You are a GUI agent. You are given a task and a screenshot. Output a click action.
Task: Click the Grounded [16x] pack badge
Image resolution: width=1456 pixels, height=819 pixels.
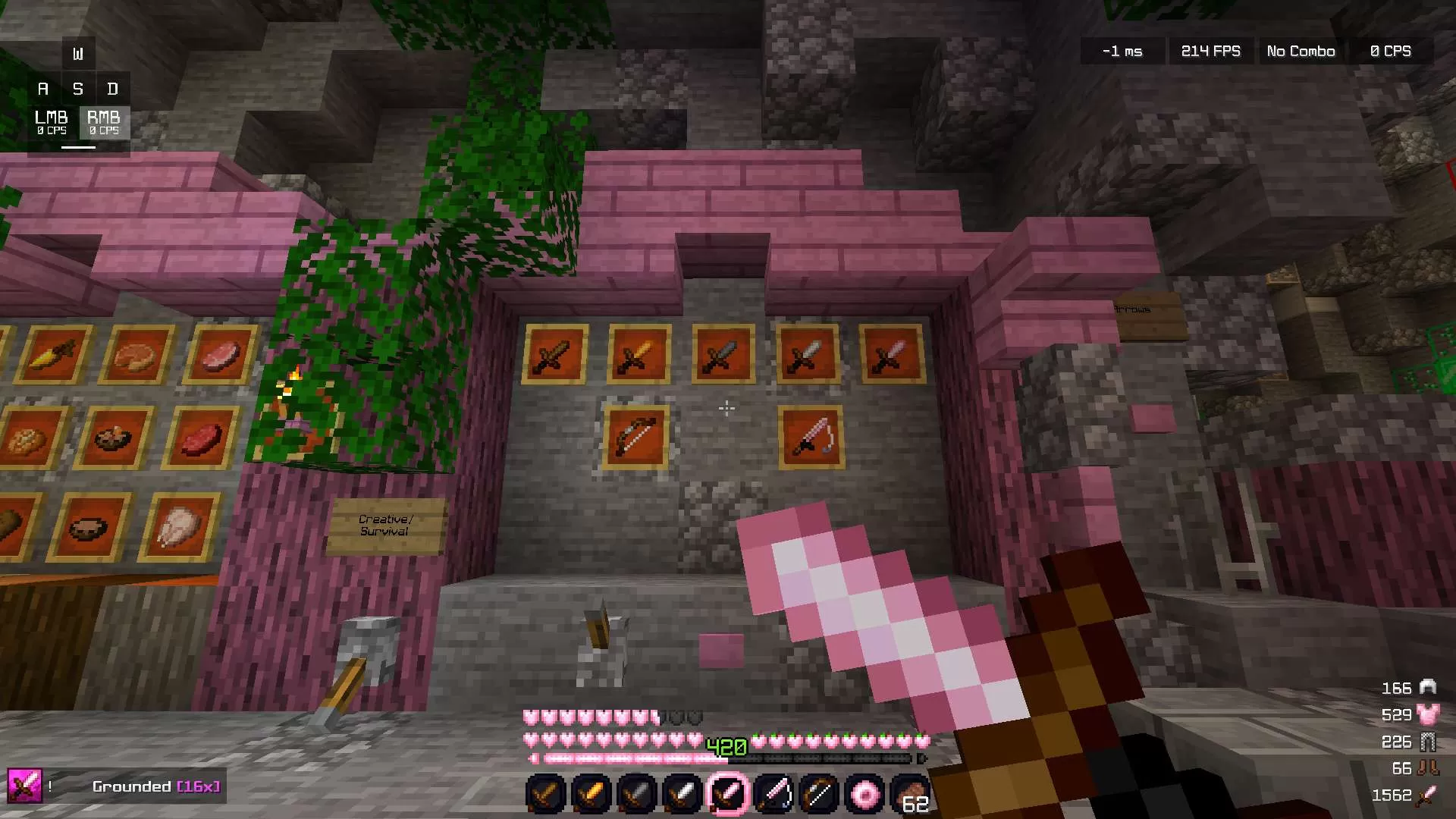pos(156,786)
